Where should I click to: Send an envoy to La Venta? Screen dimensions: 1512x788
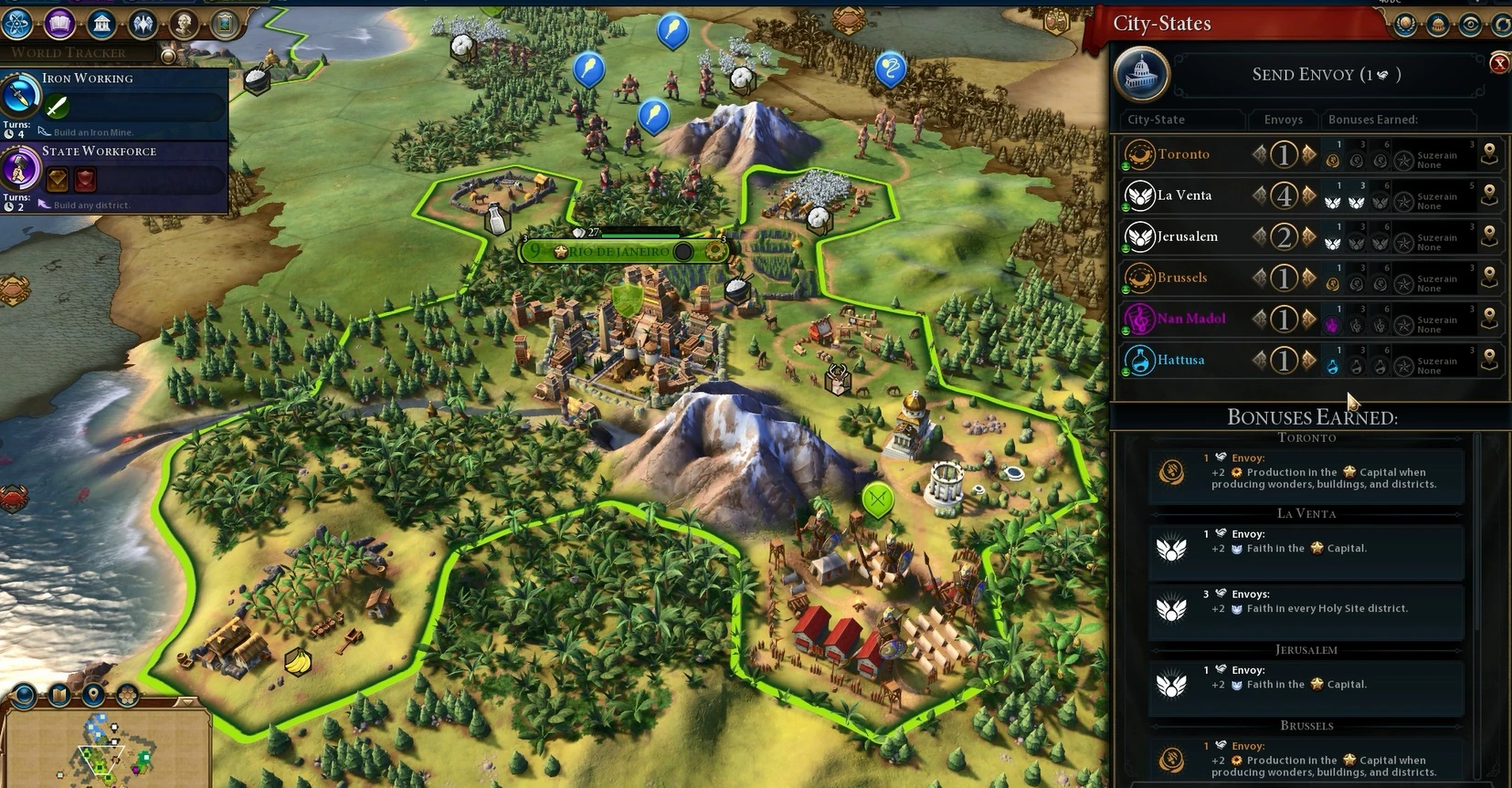(1306, 195)
